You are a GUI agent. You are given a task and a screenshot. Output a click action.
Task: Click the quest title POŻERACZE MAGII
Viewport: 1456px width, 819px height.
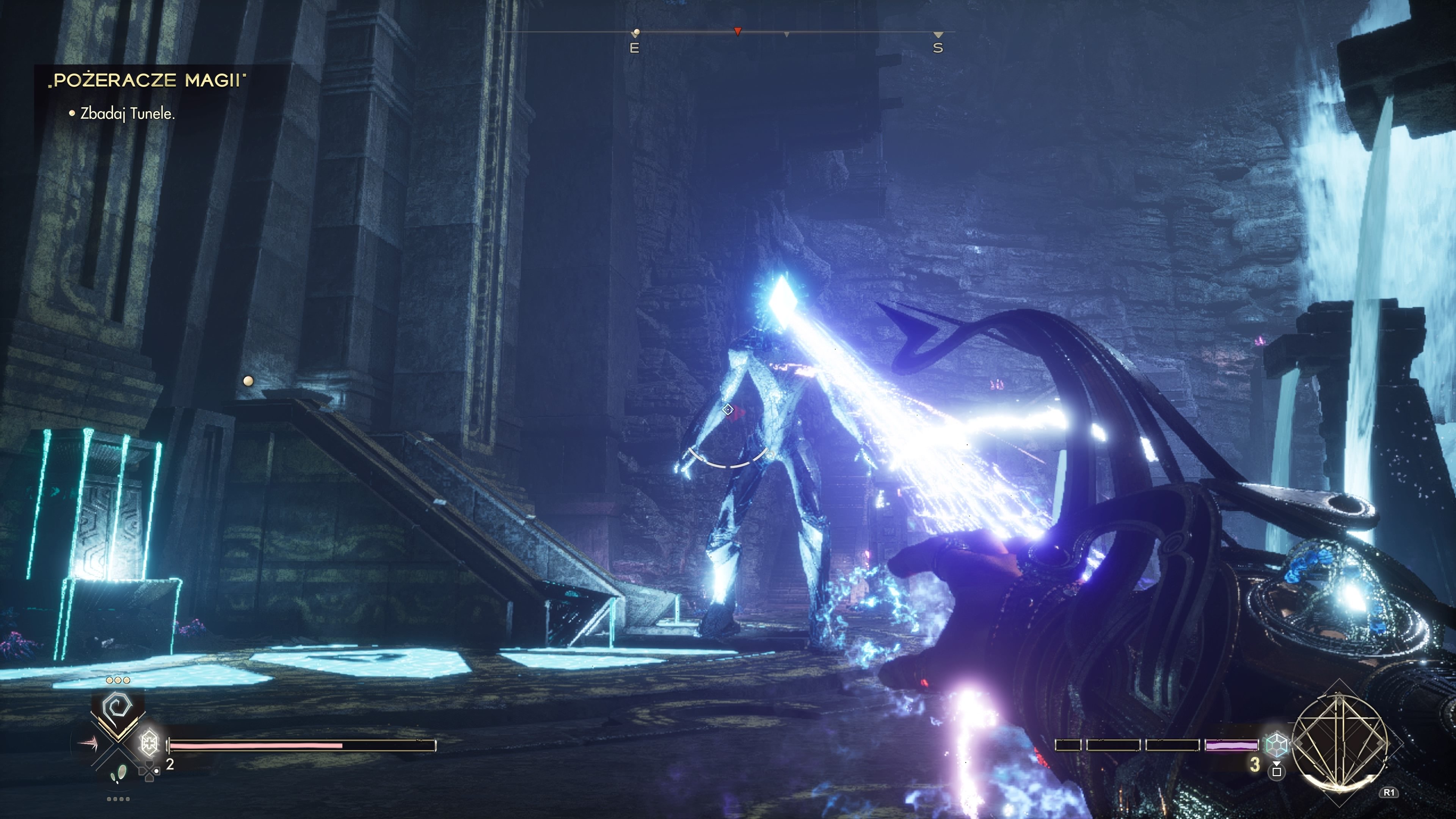149,81
